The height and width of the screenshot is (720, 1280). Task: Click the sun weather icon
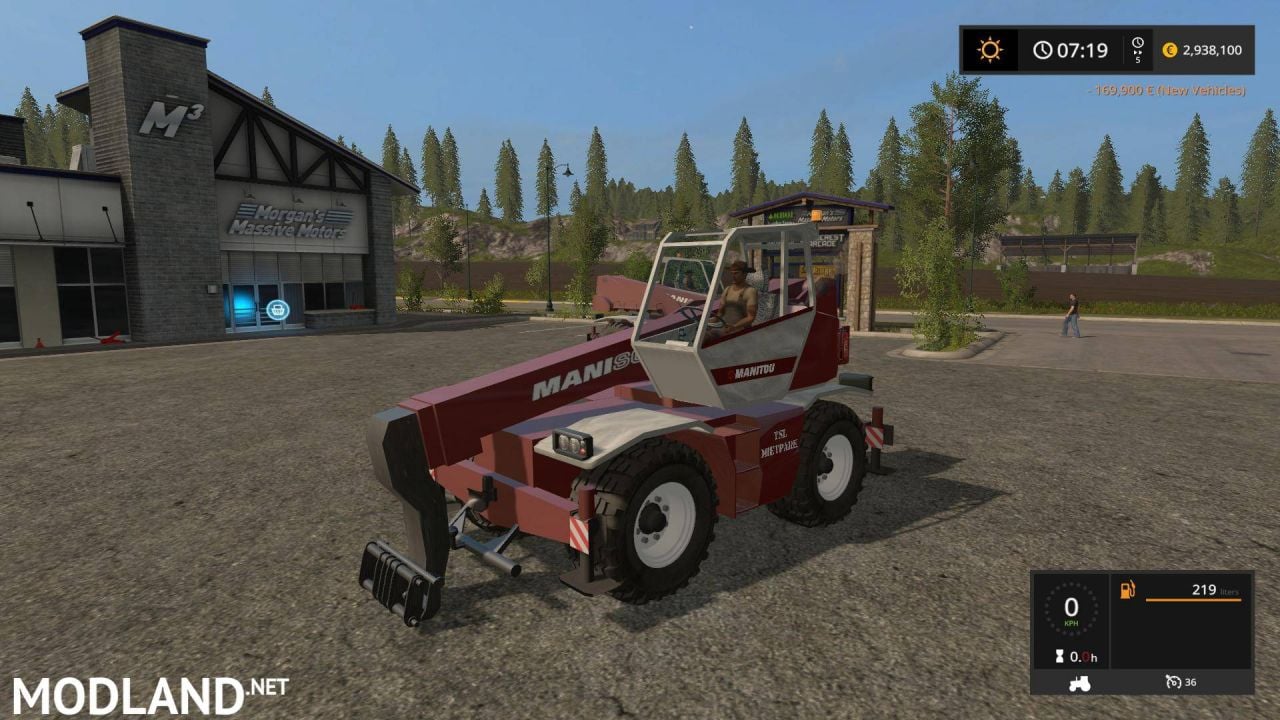coord(990,48)
